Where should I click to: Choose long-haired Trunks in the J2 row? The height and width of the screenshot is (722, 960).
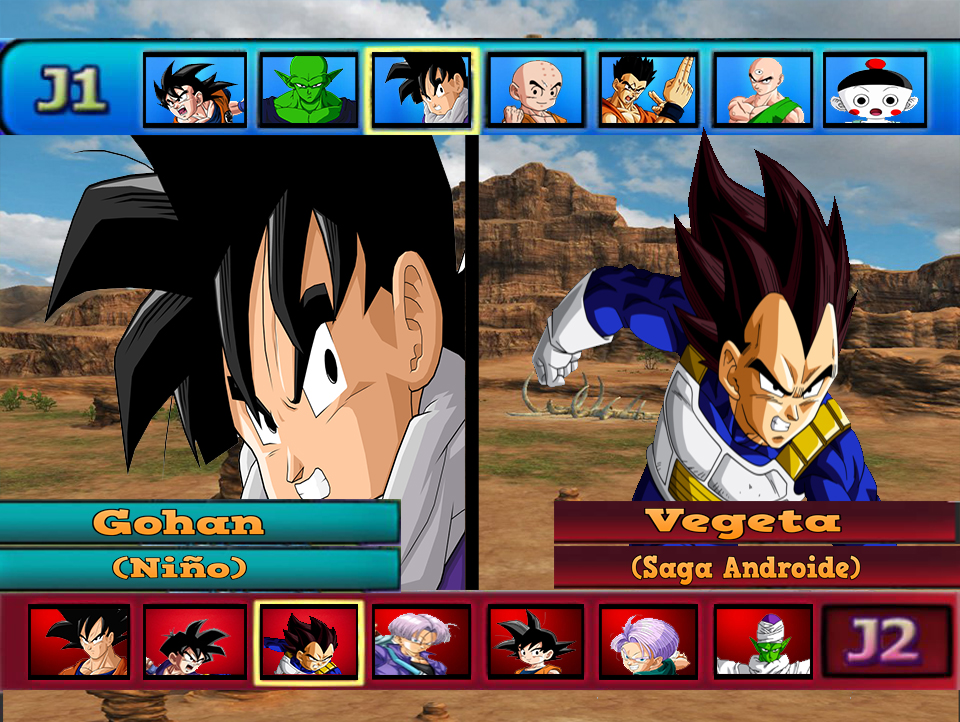click(x=421, y=641)
